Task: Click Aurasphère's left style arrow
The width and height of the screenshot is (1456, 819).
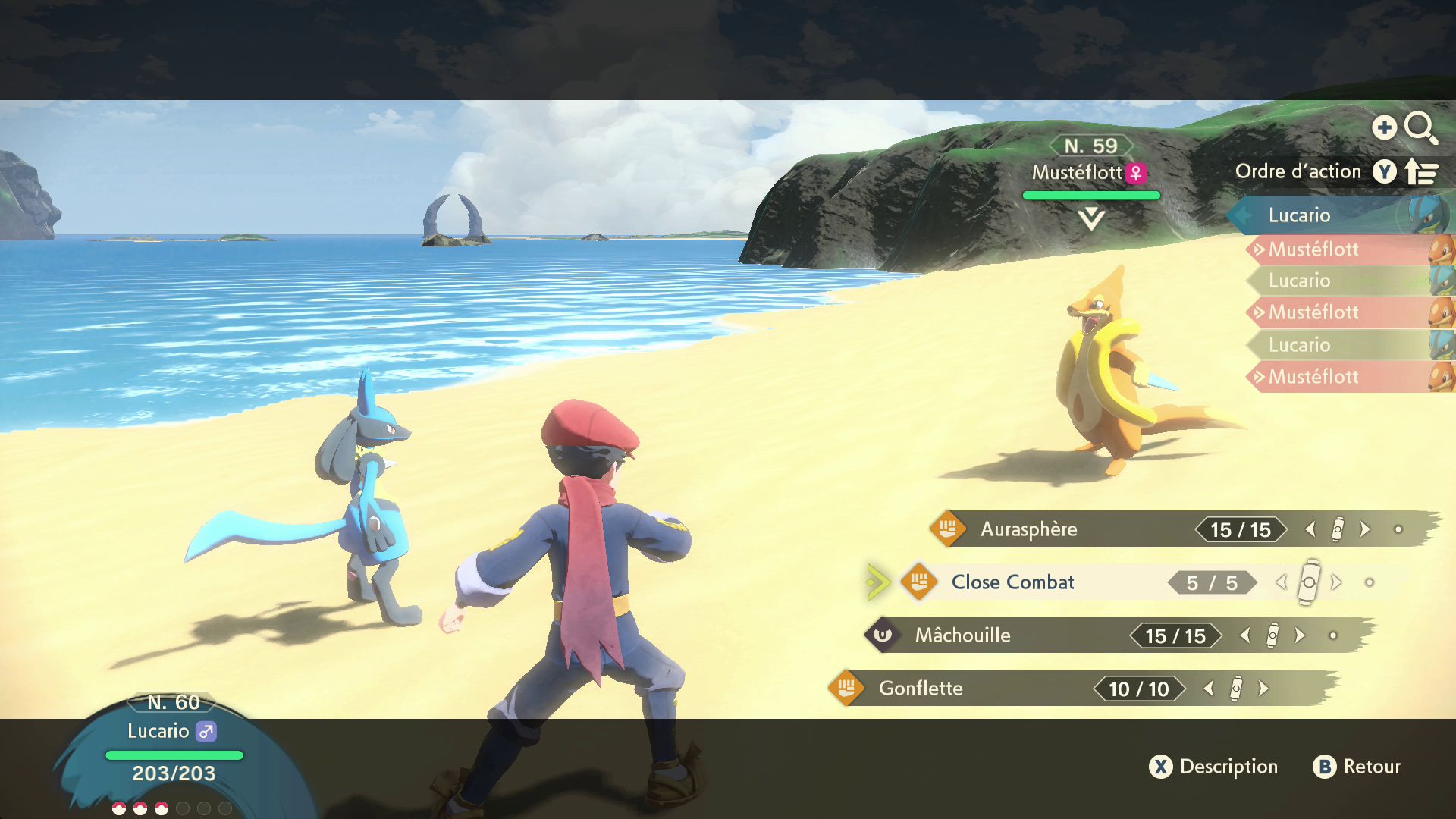Action: [x=1310, y=529]
